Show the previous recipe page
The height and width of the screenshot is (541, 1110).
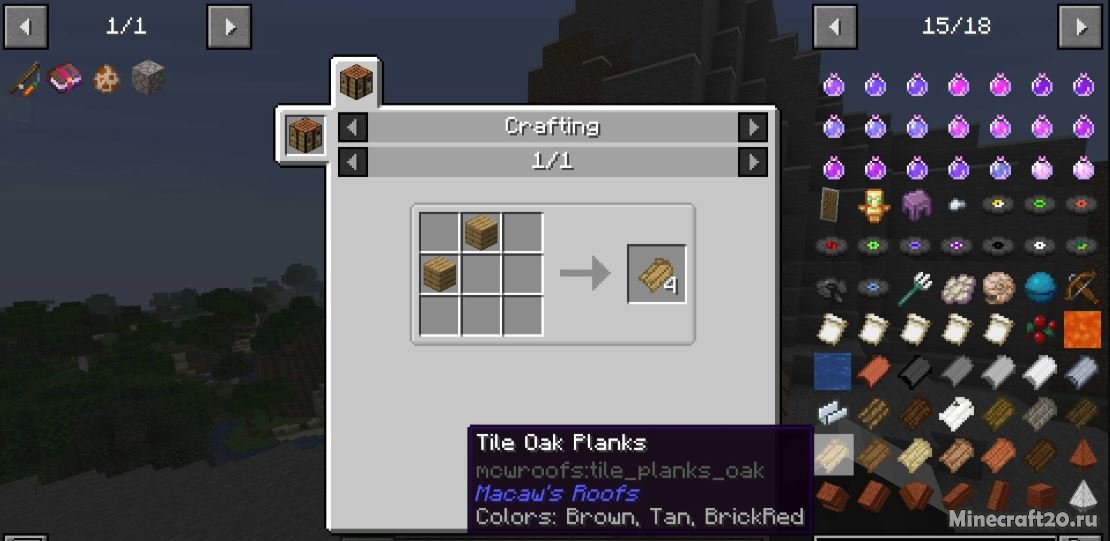tap(352, 161)
